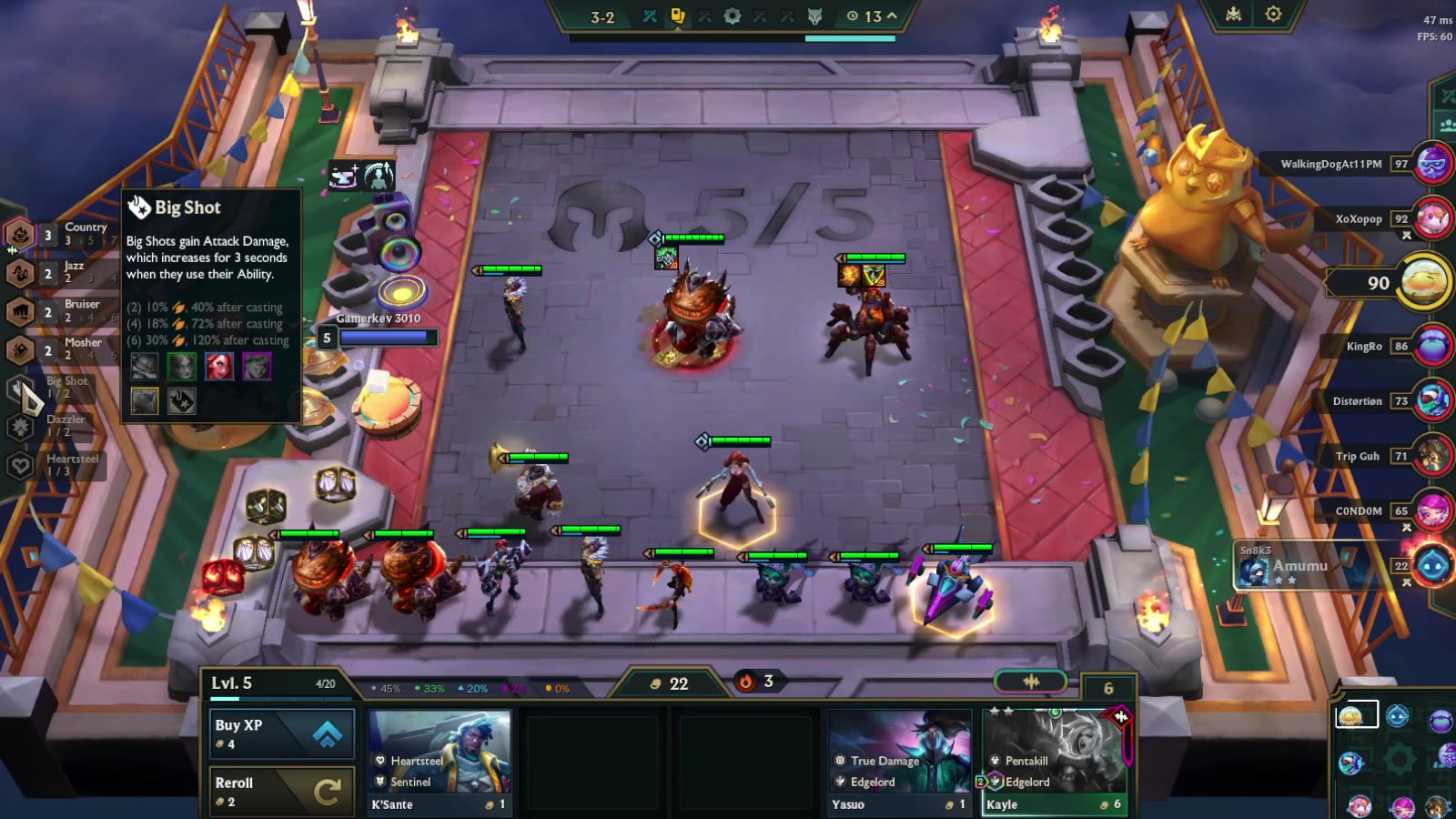Image resolution: width=1456 pixels, height=819 pixels.
Task: Click the Heartsteel trait icon
Action: [x=20, y=465]
